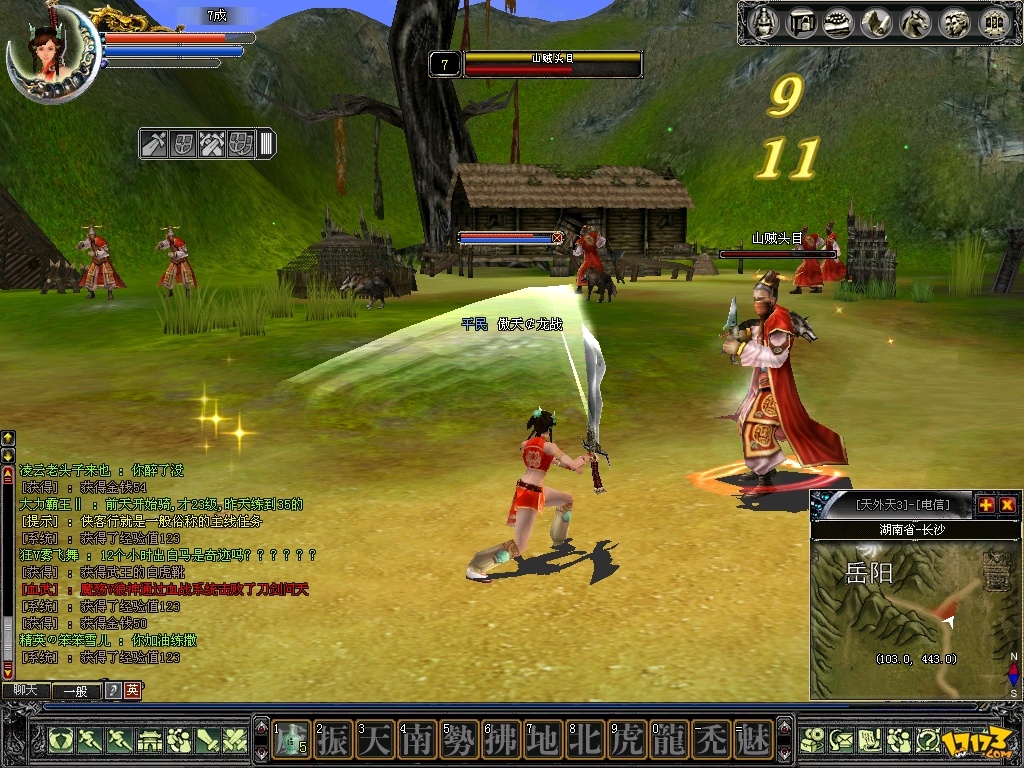Toggle the 英 input language button

132,690
